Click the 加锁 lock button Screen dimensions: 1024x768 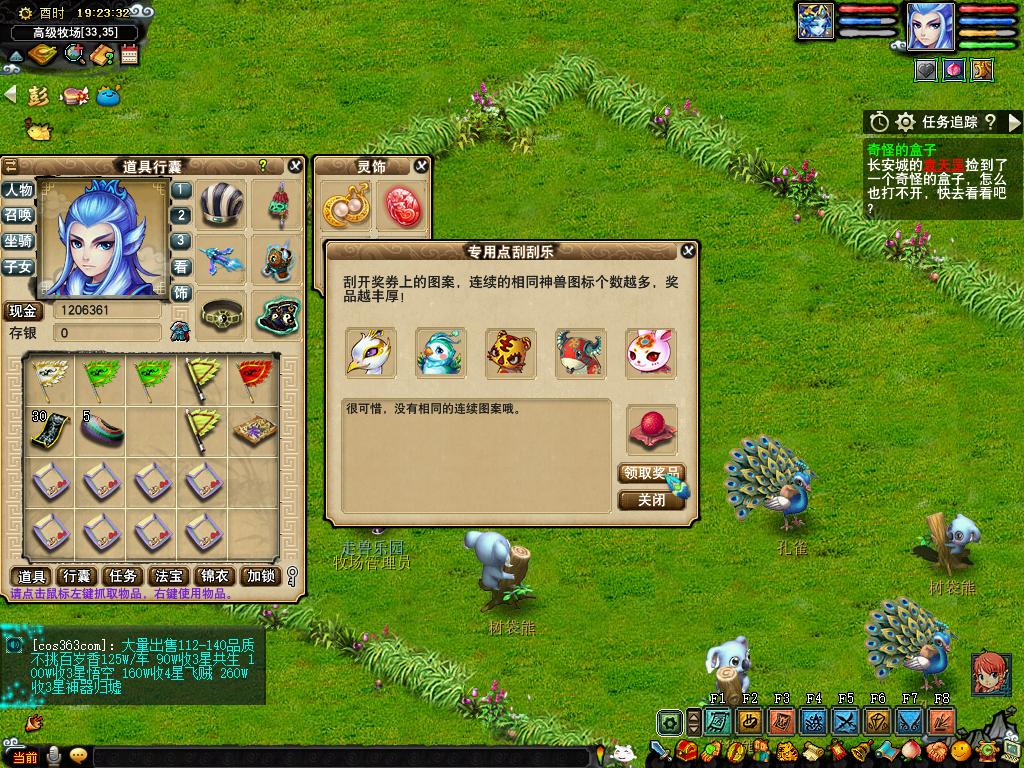click(x=261, y=576)
